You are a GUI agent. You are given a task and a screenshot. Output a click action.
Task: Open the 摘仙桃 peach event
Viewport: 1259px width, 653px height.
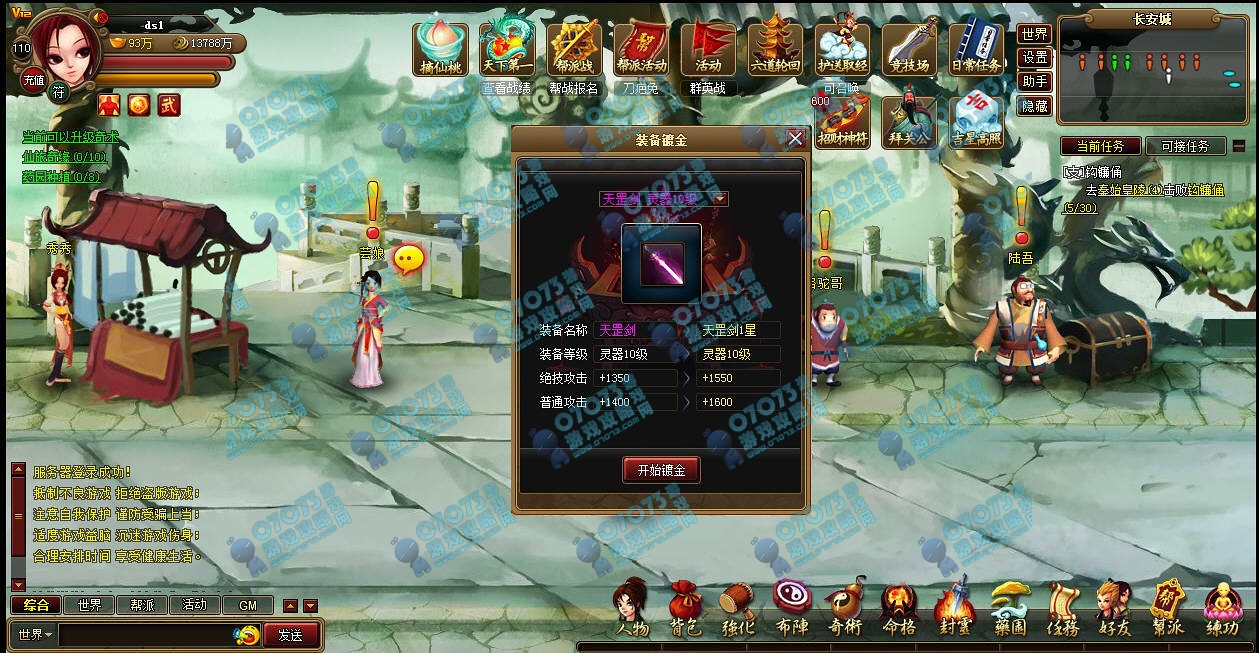[441, 47]
